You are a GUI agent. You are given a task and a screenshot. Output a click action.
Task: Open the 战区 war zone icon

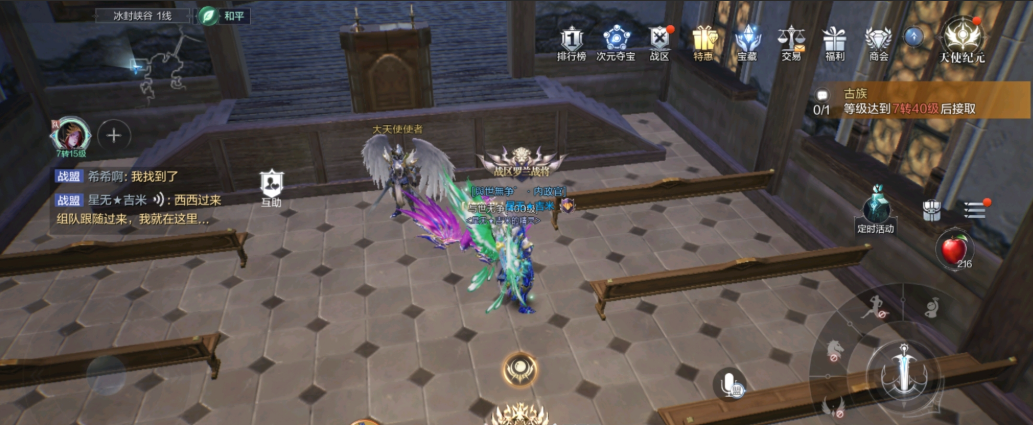point(660,42)
